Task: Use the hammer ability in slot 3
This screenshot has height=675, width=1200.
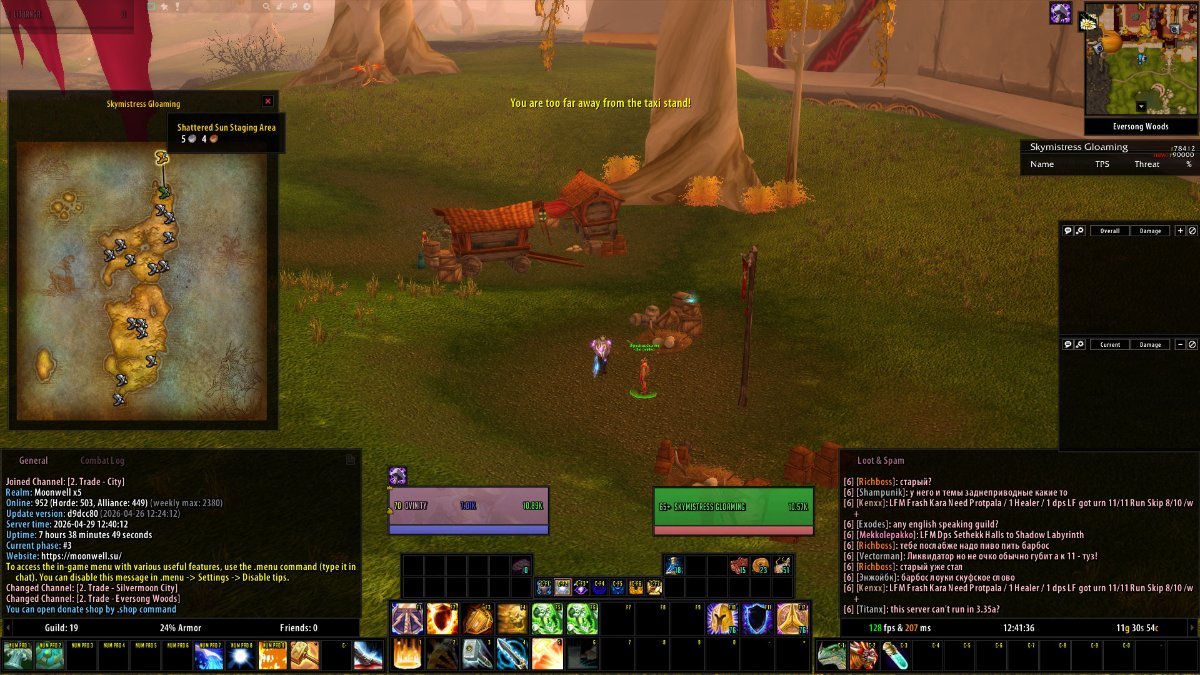Action: pyautogui.click(x=477, y=653)
